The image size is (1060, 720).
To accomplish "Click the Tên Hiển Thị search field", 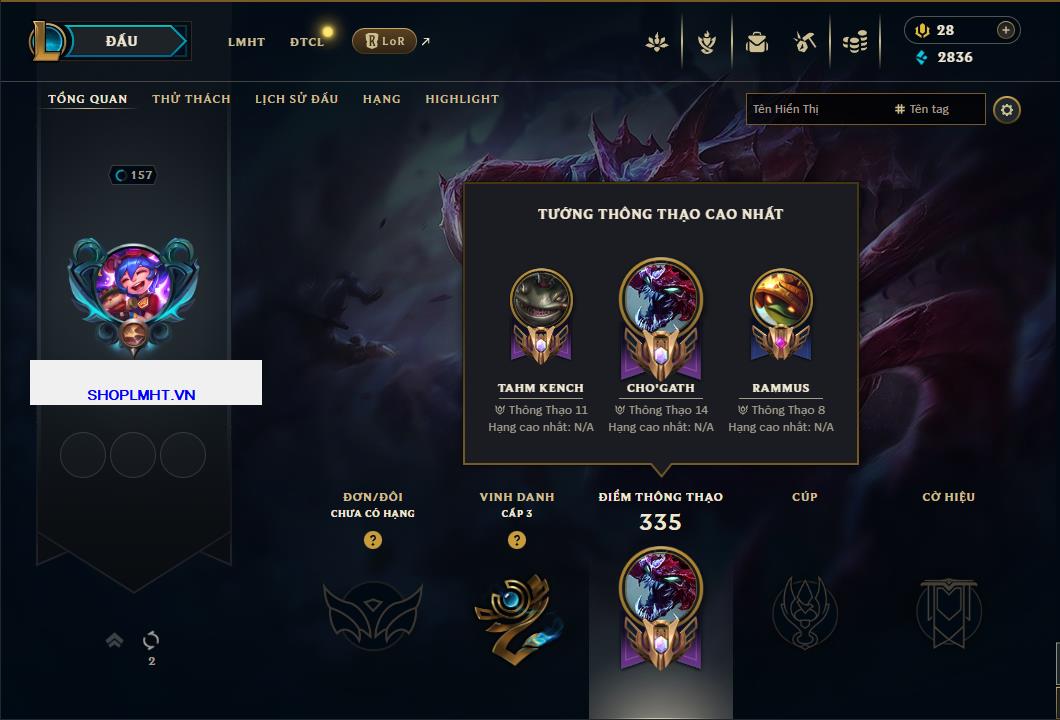I will (815, 109).
